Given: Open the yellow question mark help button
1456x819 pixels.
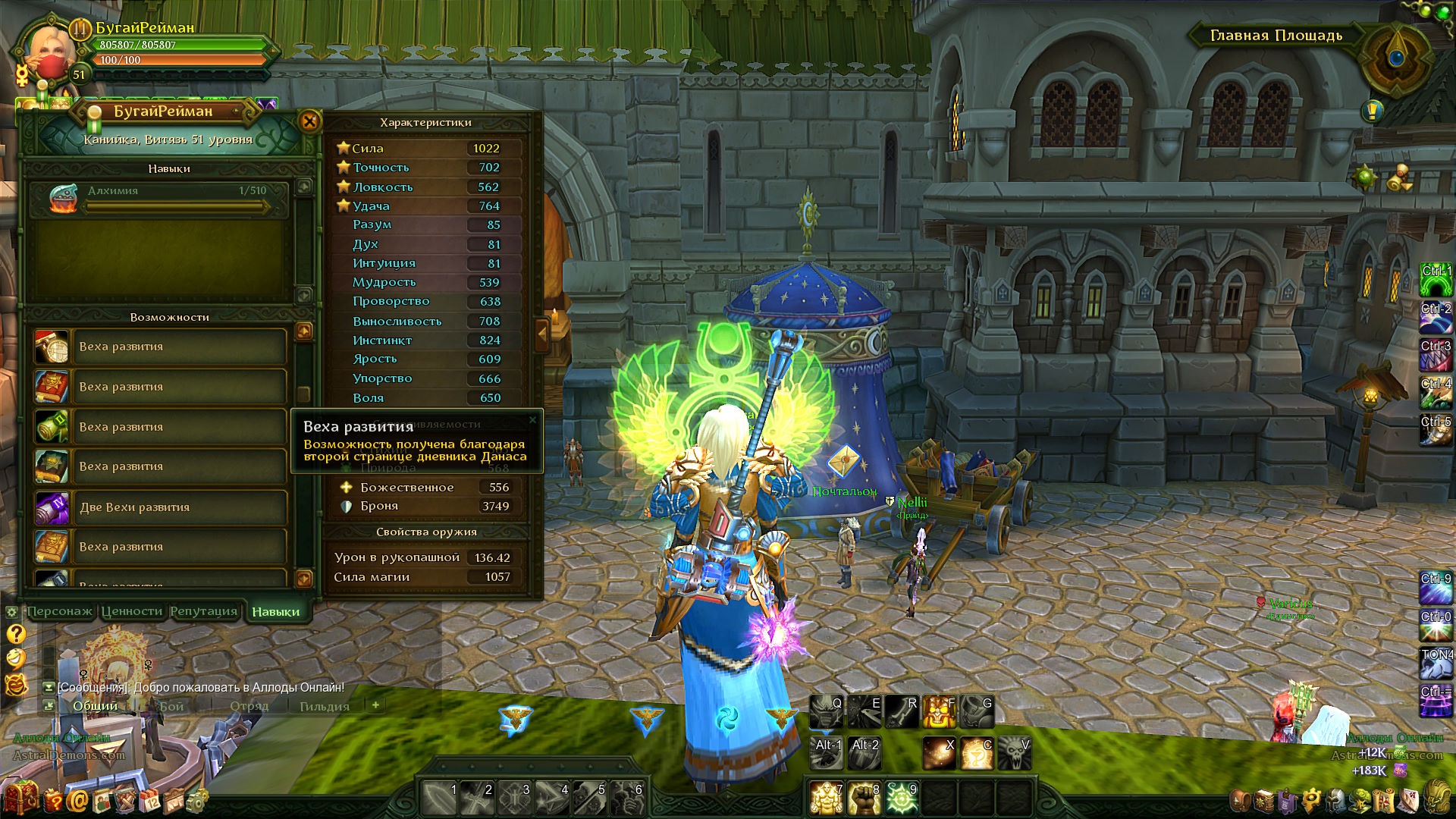Looking at the screenshot, I should tap(16, 634).
